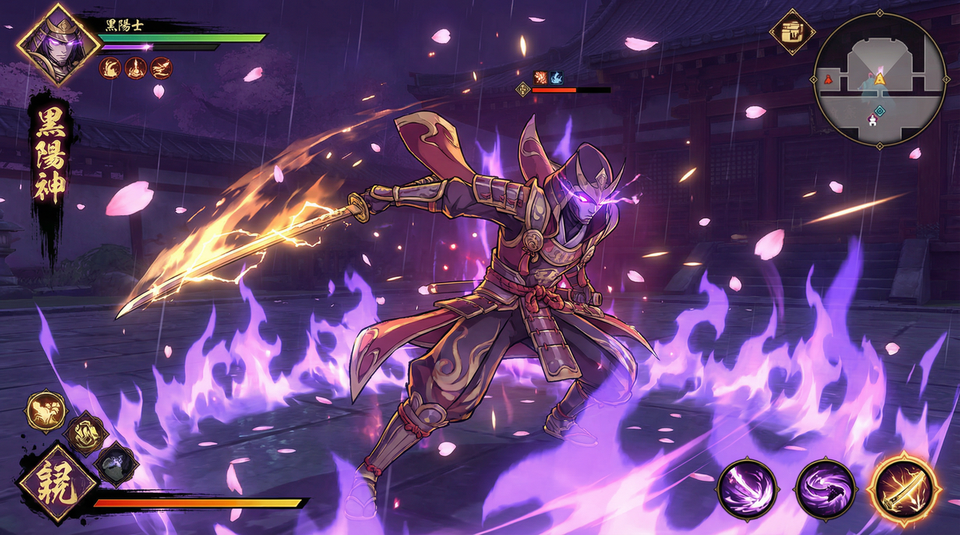Screen dimensions: 960x535
Task: Click the yellow triangle marker on minimap
Action: point(880,78)
